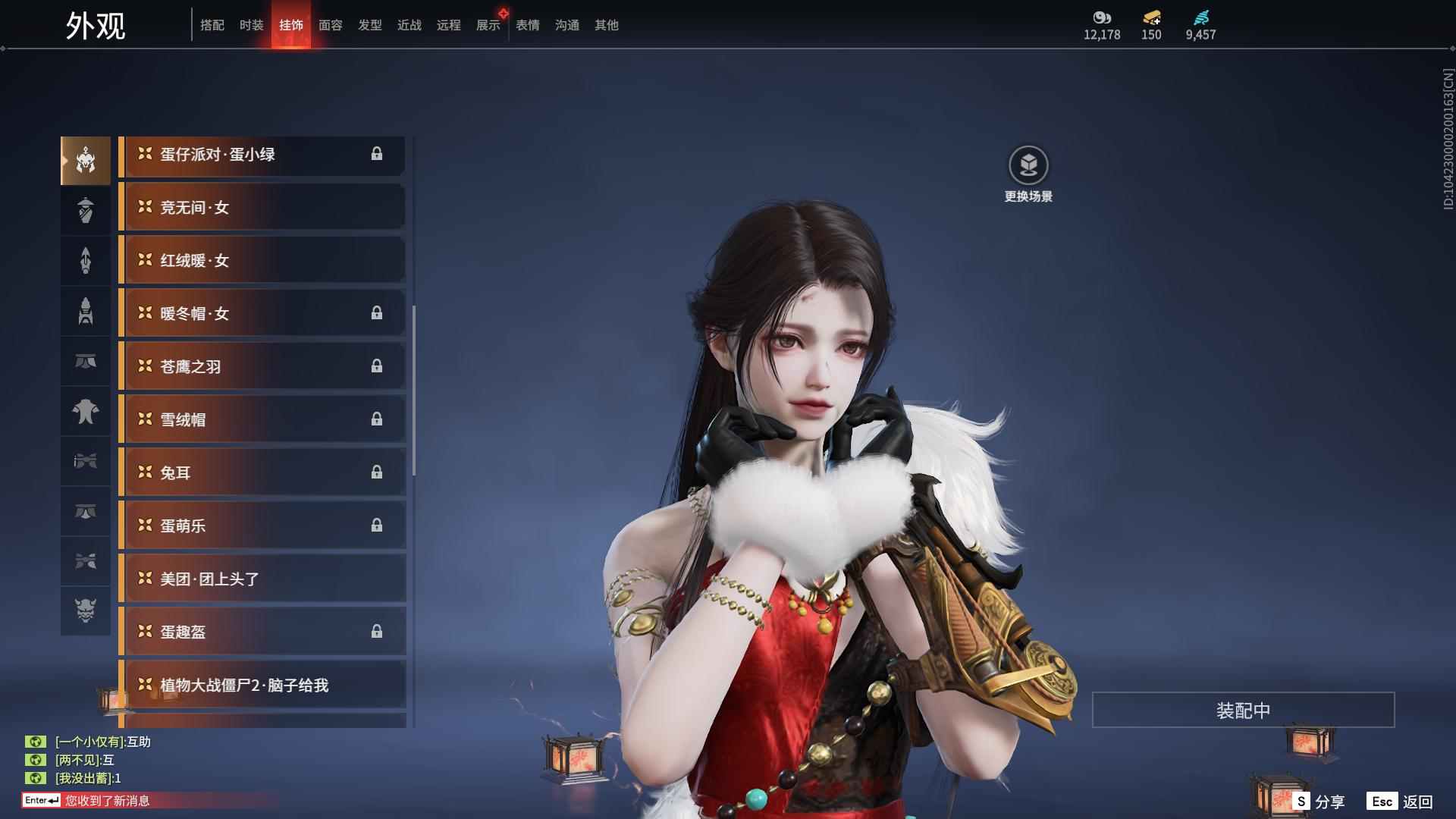
Task: Select the 红绒暖·女 accessory
Action: click(x=262, y=260)
